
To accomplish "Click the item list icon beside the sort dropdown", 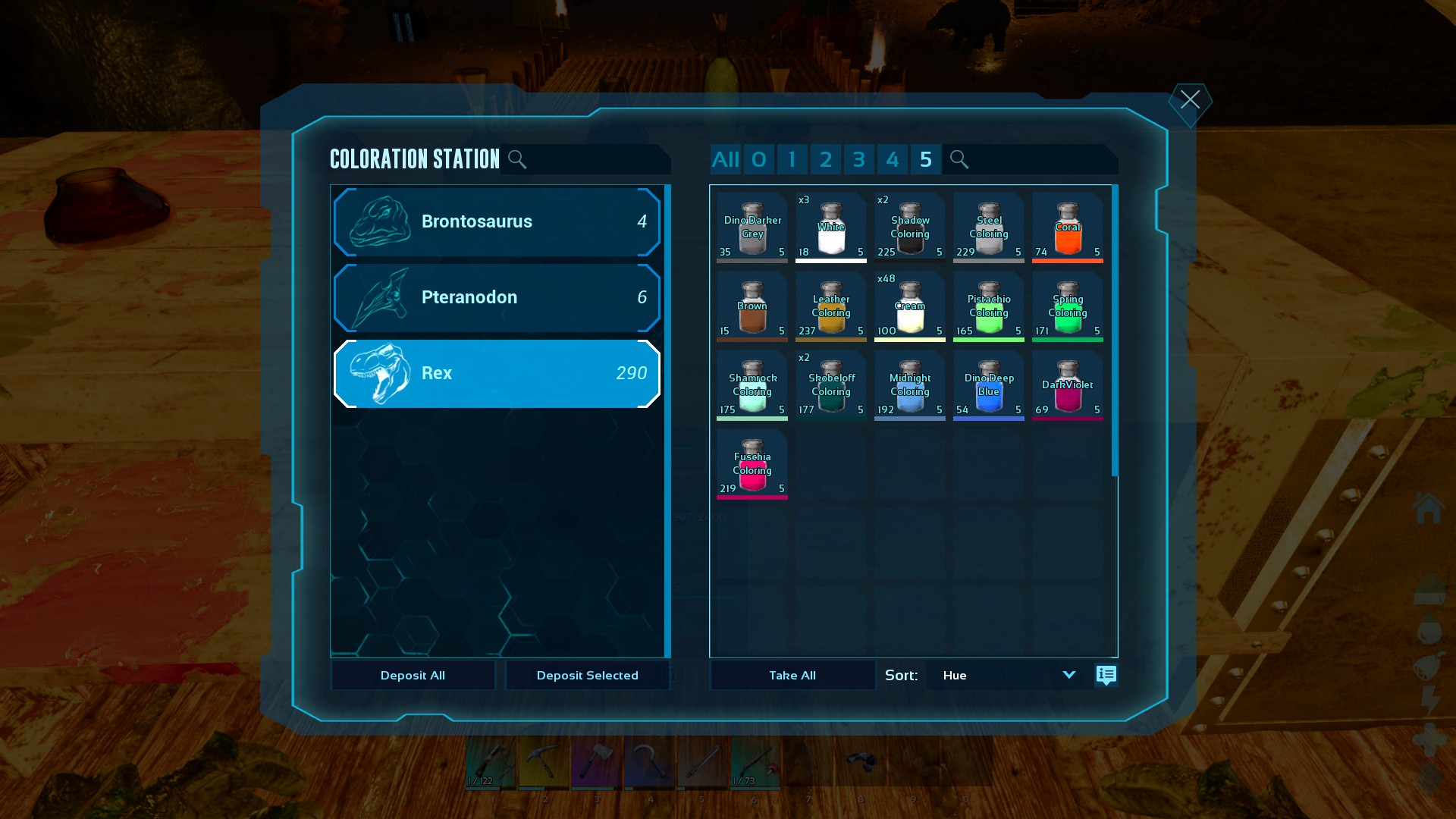I will tap(1106, 675).
